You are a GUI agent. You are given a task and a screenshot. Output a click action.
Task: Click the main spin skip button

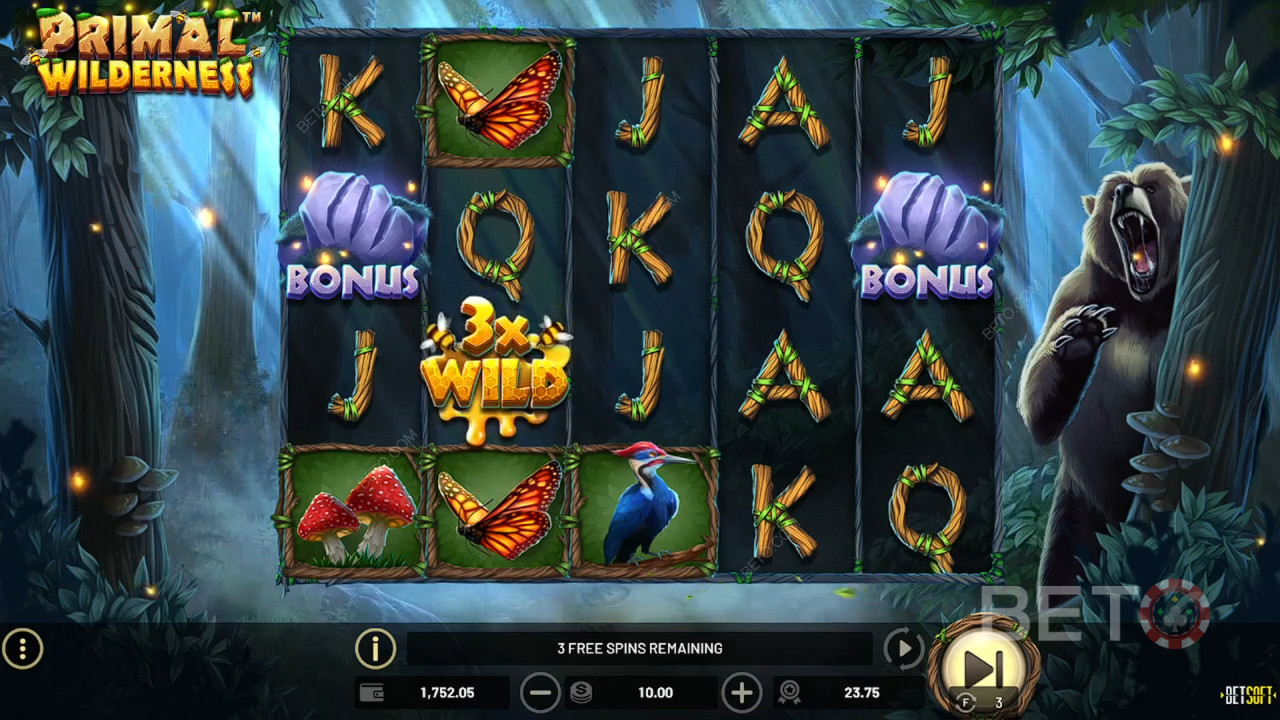[x=983, y=665]
